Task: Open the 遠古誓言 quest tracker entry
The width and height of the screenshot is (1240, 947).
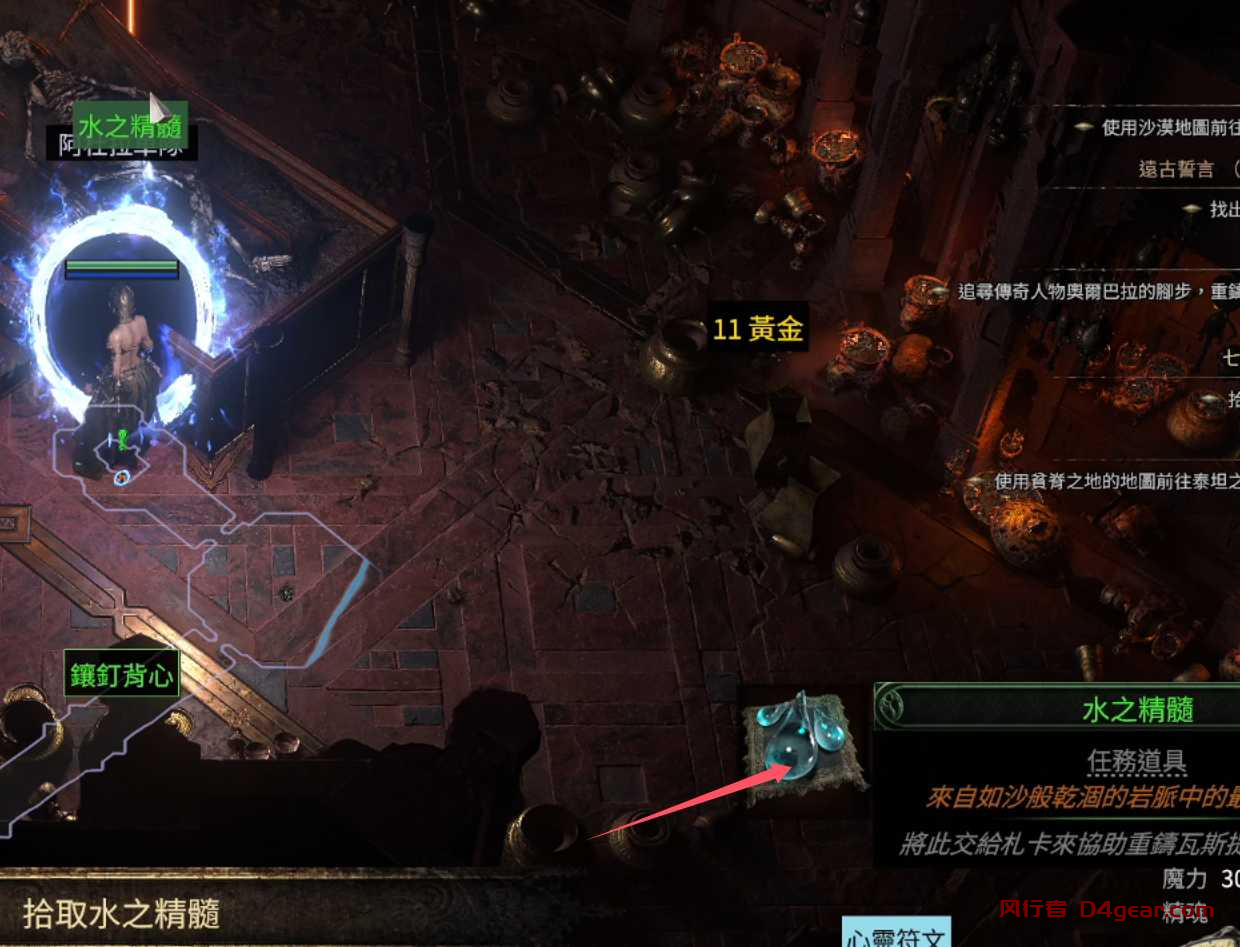Action: 1175,169
